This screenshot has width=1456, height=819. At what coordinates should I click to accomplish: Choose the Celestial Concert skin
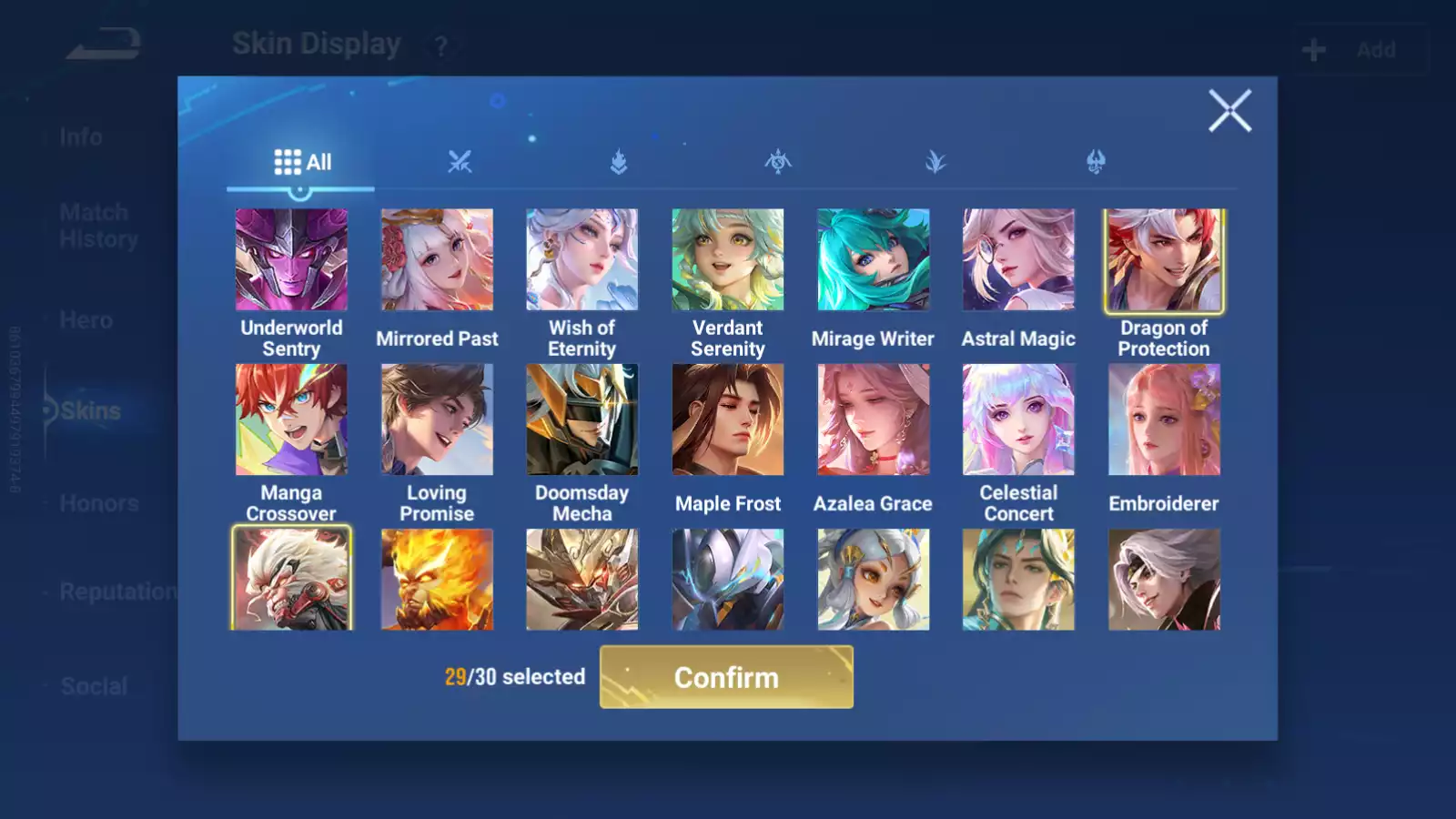(1018, 420)
